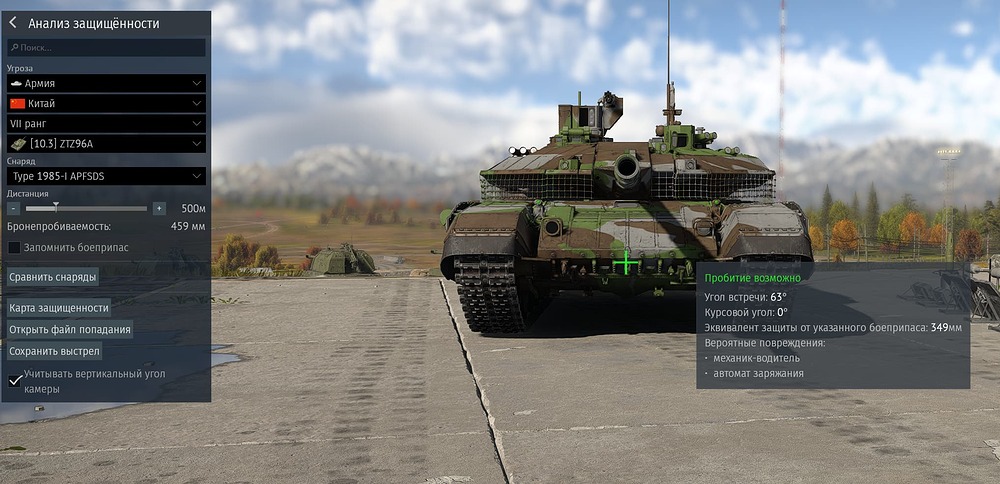Open the Армия threat type dropdown
The width and height of the screenshot is (1000, 484).
(106, 83)
